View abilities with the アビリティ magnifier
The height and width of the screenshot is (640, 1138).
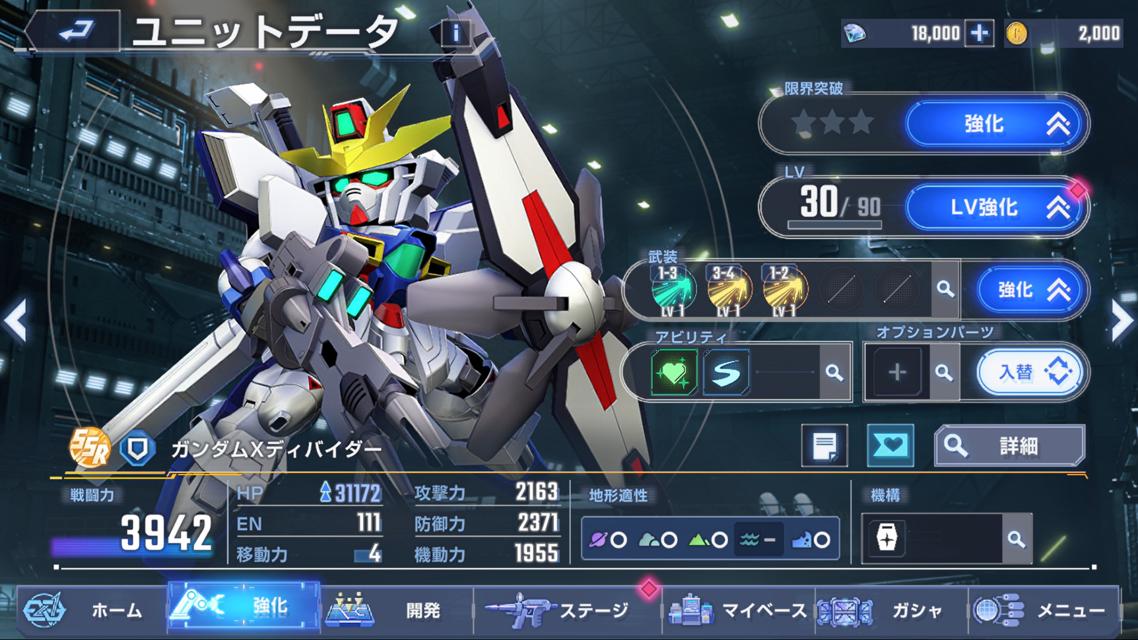832,373
